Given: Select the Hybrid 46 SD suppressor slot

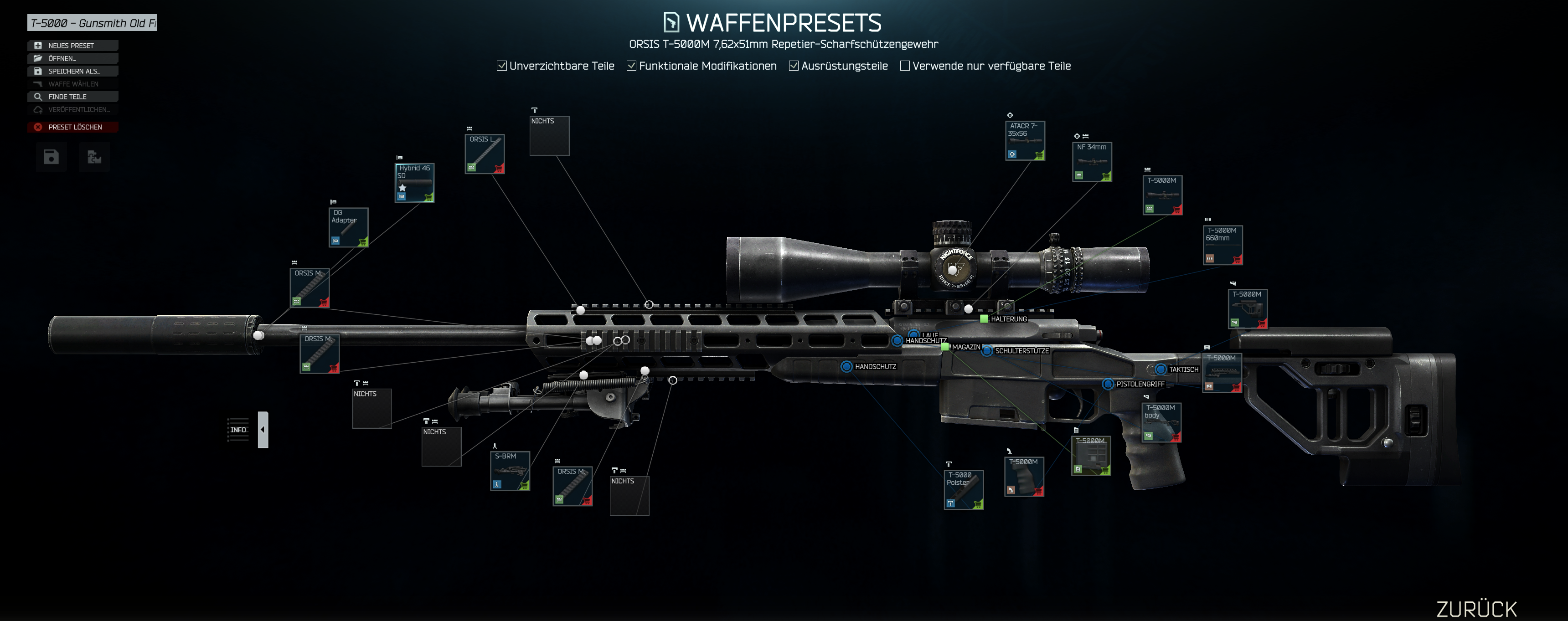Looking at the screenshot, I should pyautogui.click(x=414, y=182).
